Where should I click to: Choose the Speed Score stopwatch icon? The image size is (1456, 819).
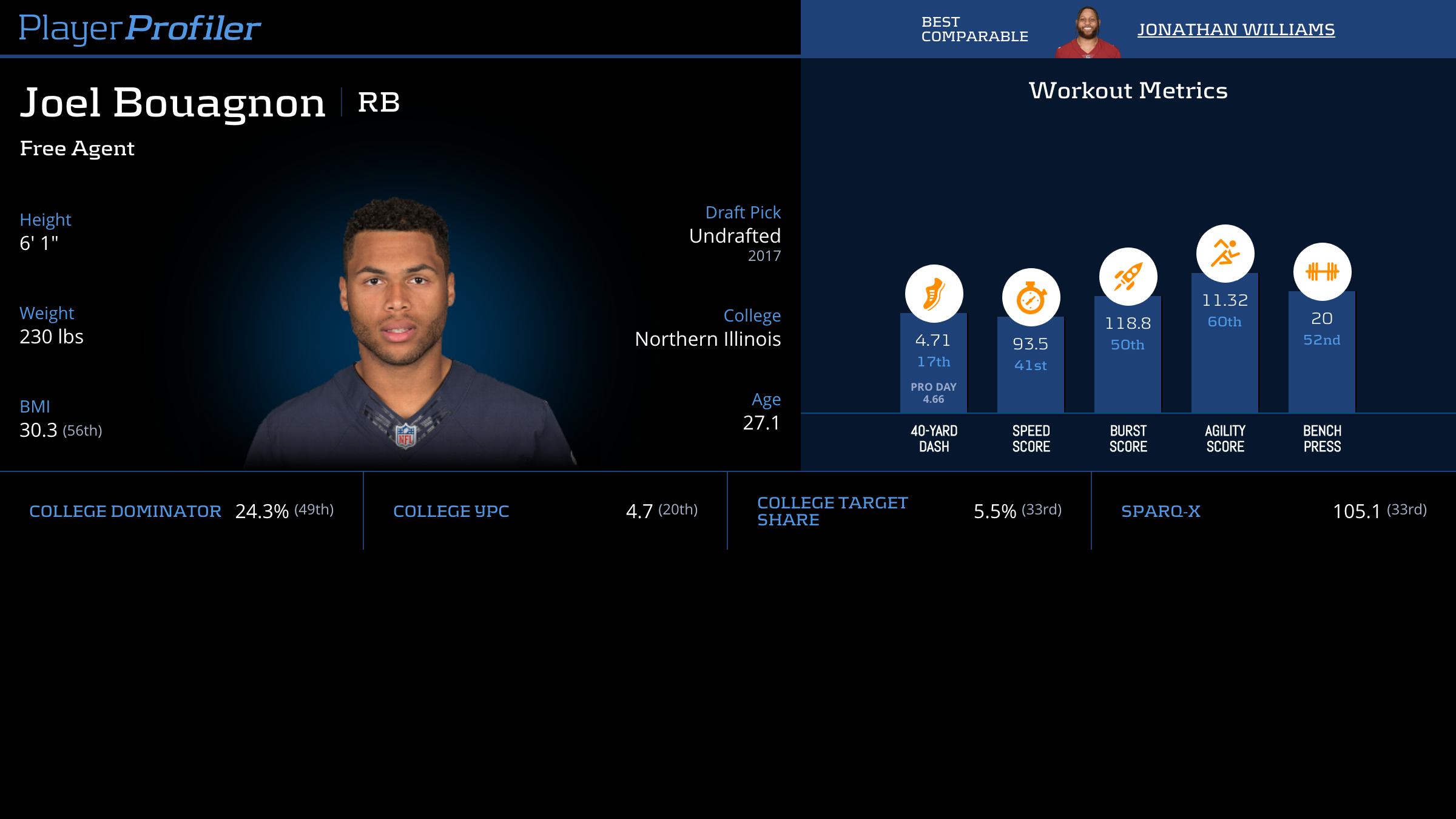[x=1031, y=297]
